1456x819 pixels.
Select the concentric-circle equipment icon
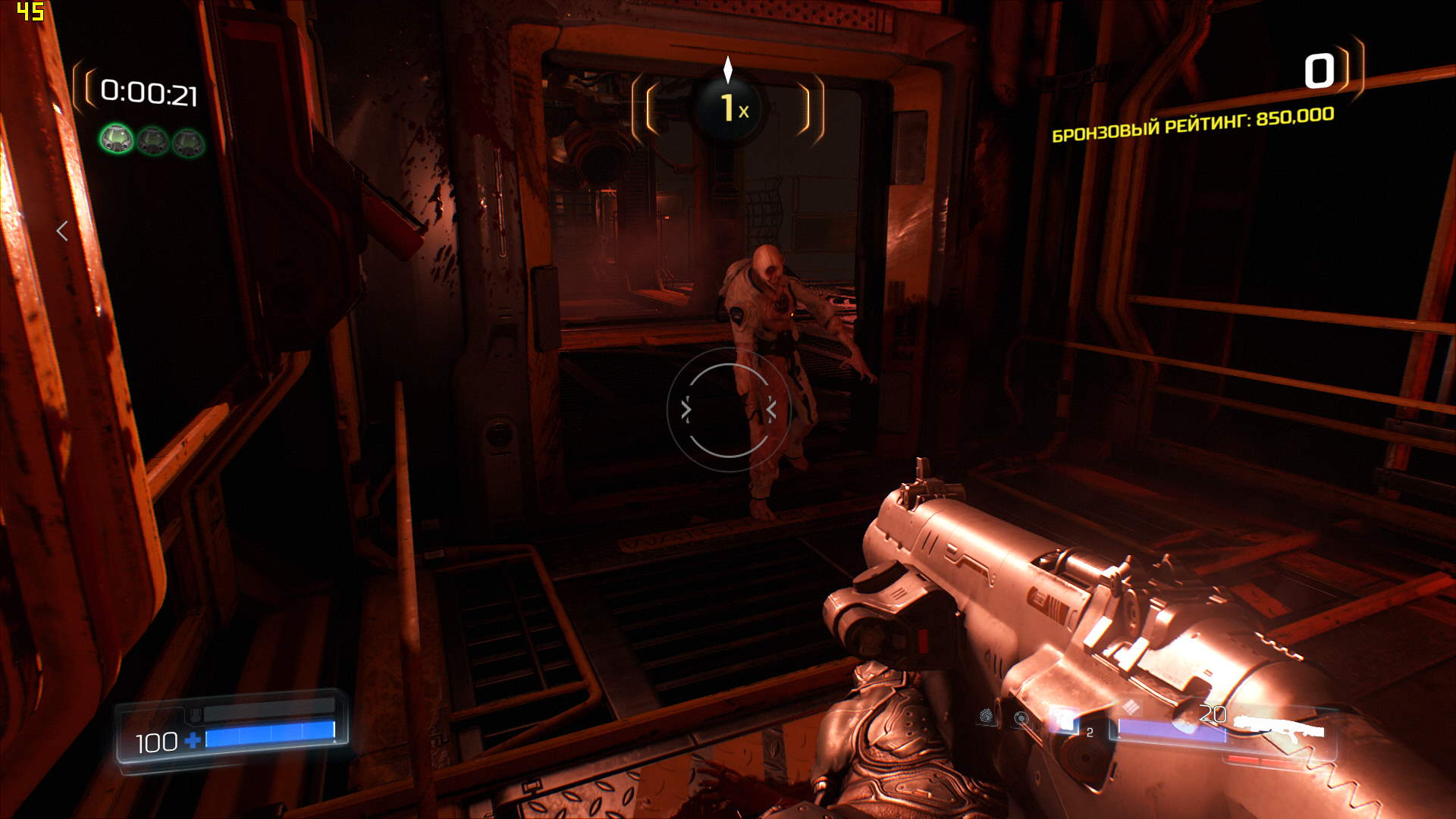point(1021,718)
